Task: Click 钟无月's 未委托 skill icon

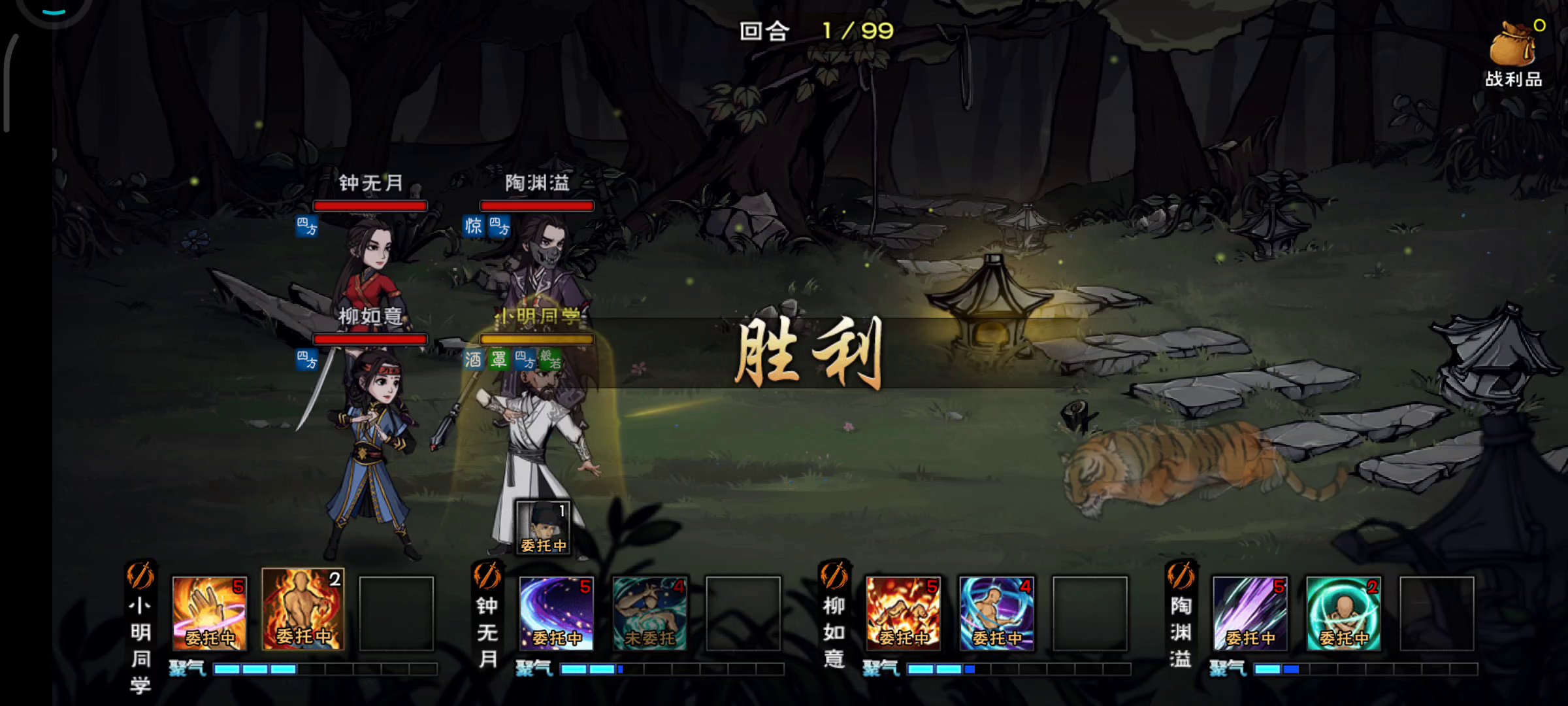Action: 649,616
